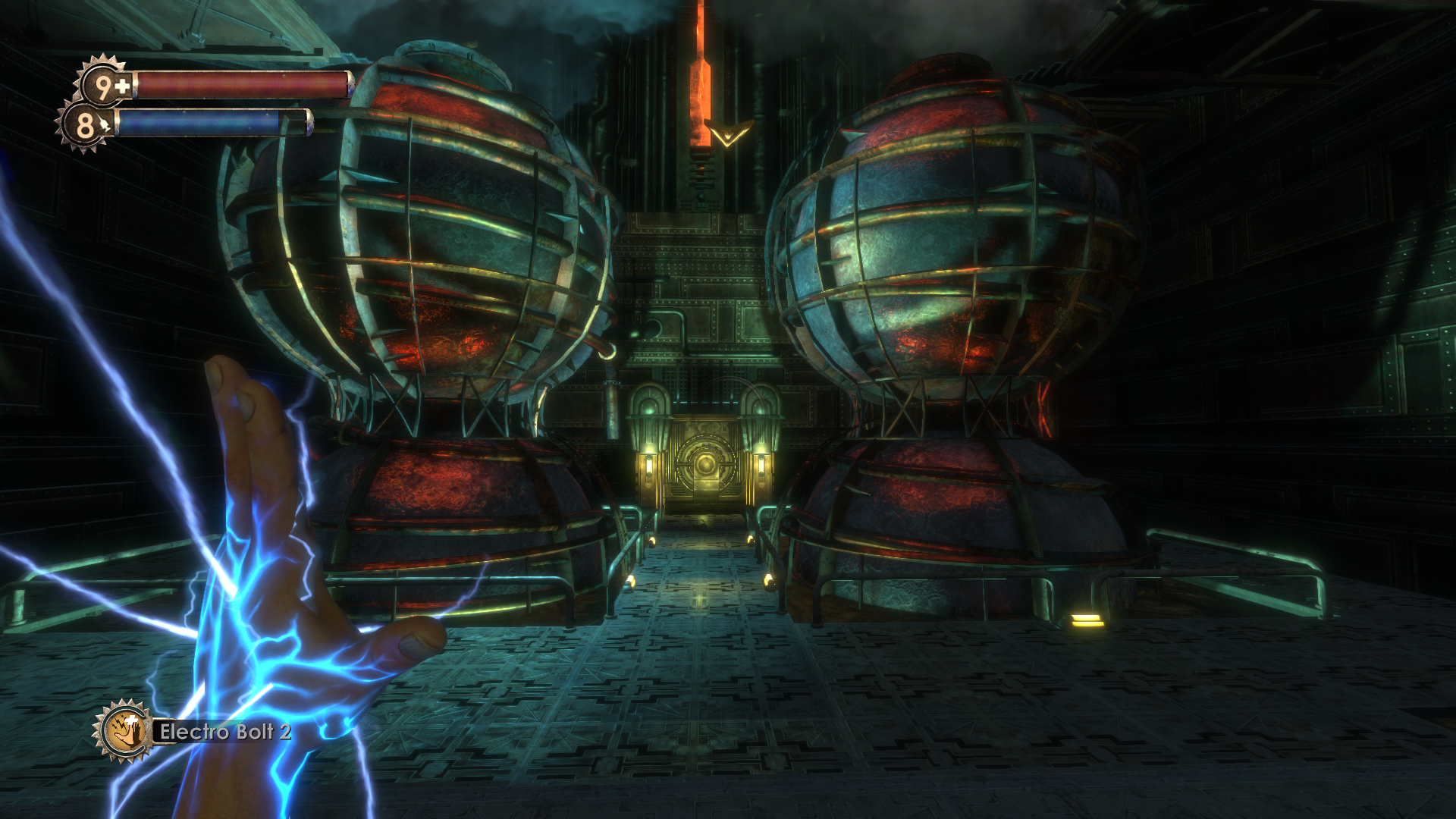The height and width of the screenshot is (819, 1456).
Task: Click the lit lamp left of the door
Action: pyautogui.click(x=649, y=466)
